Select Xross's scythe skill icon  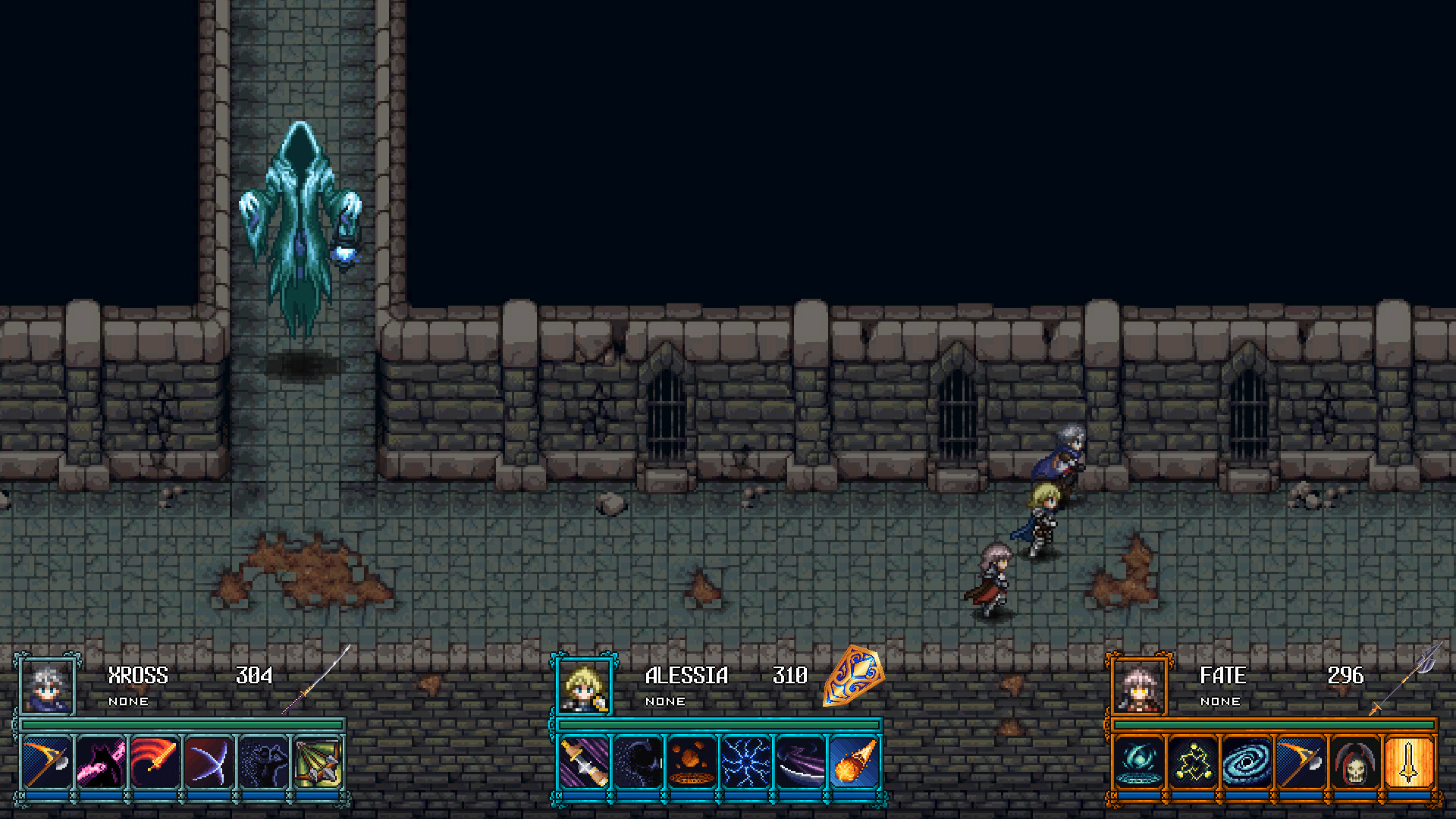click(45, 762)
